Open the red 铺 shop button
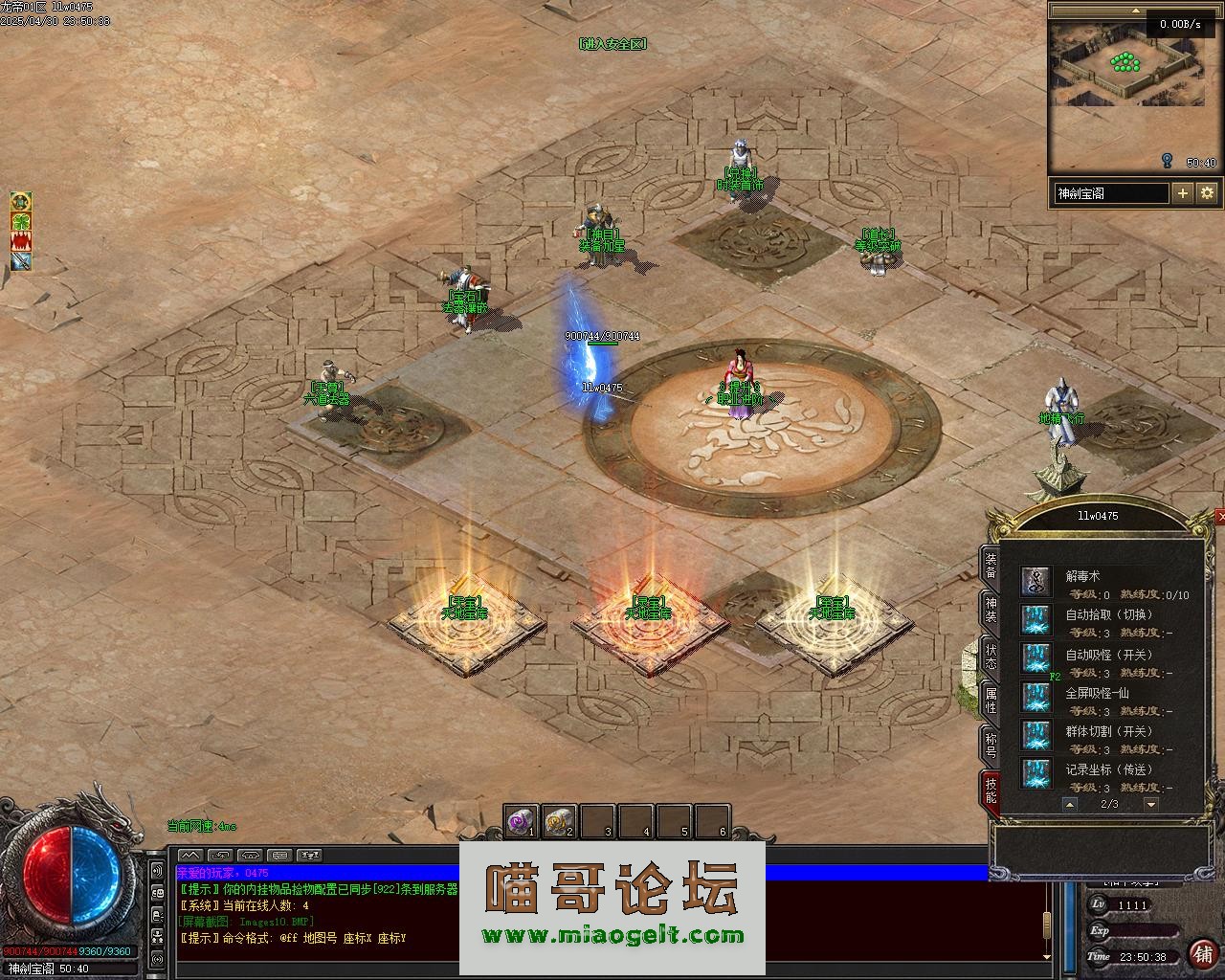 (1202, 954)
